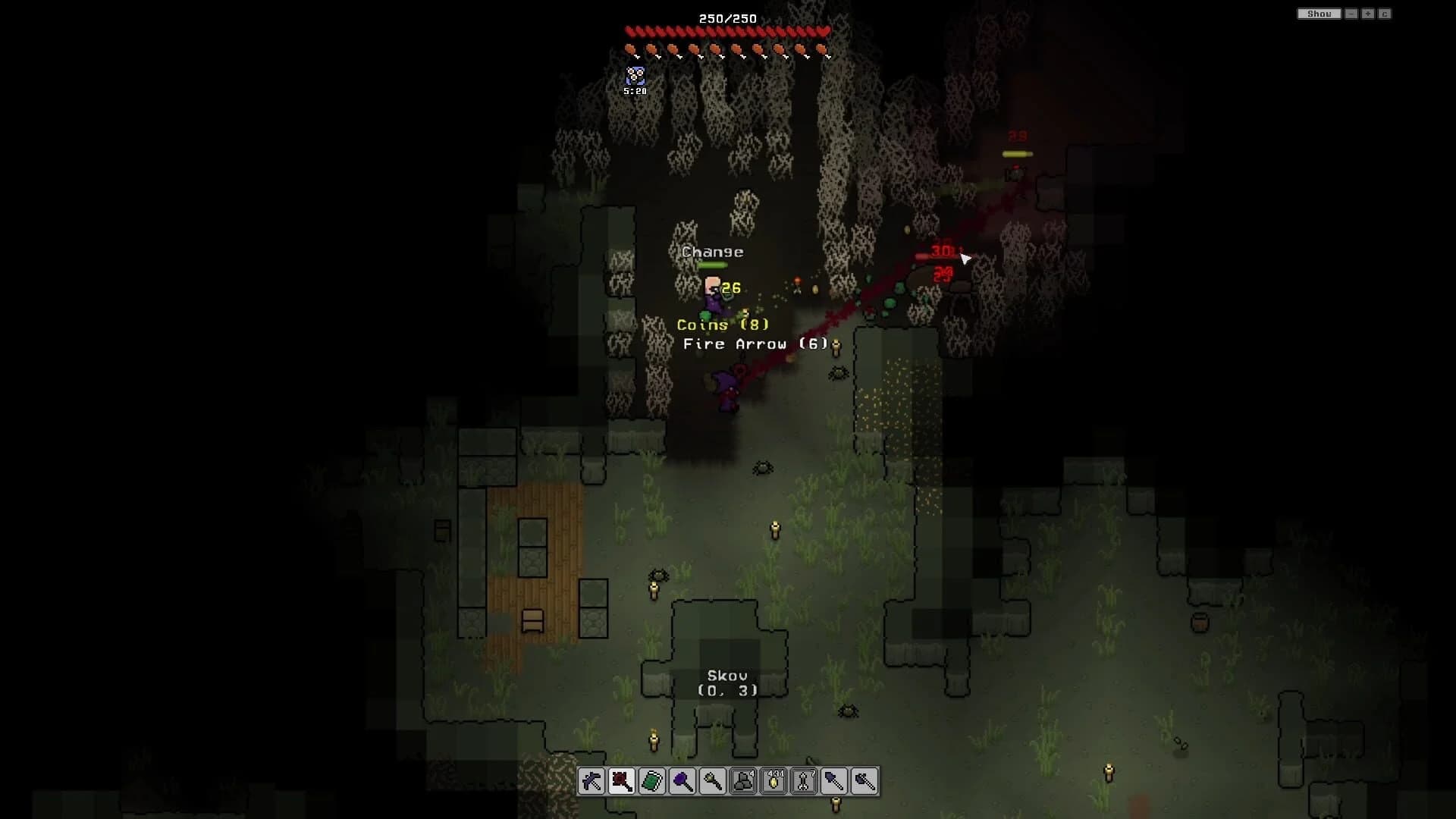Viewport: 1456px width, 819px height.
Task: Select the bone item showing 7
Action: 805,781
